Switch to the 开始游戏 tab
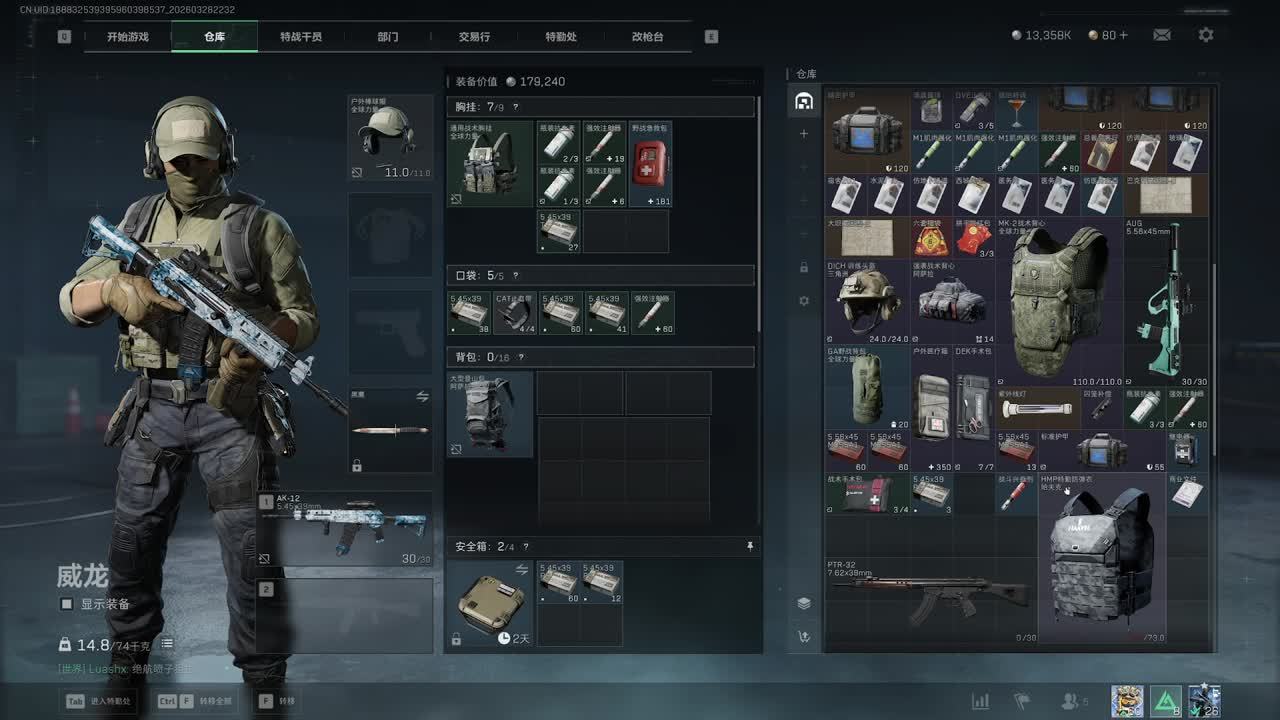 point(128,37)
